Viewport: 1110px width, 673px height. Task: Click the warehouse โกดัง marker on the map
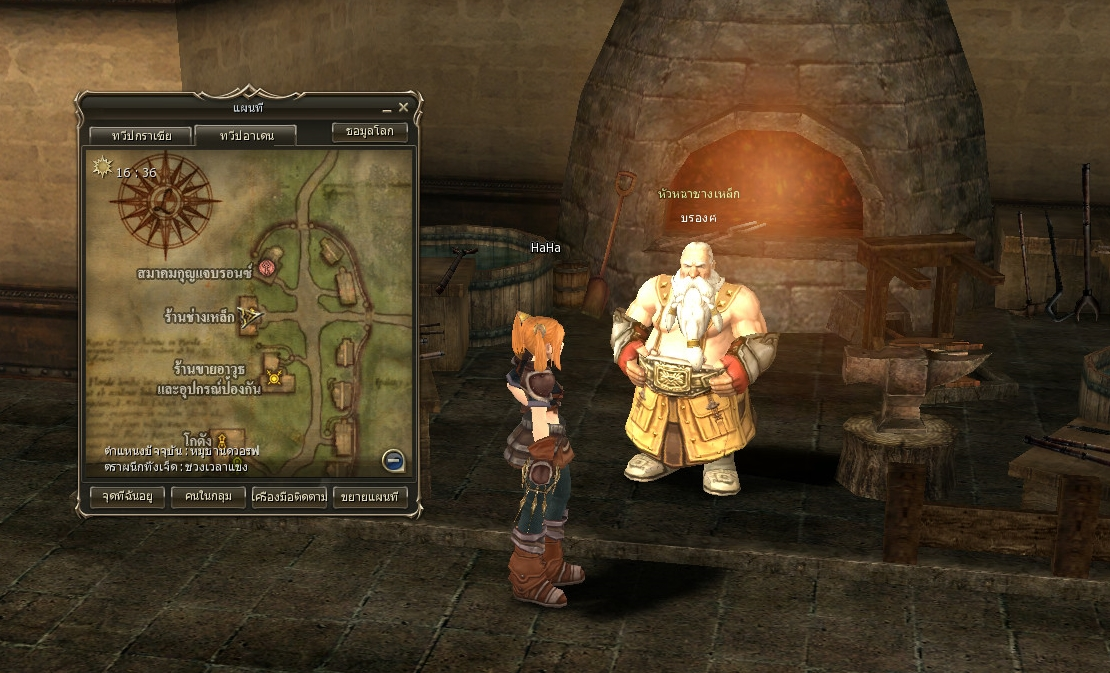click(x=224, y=438)
